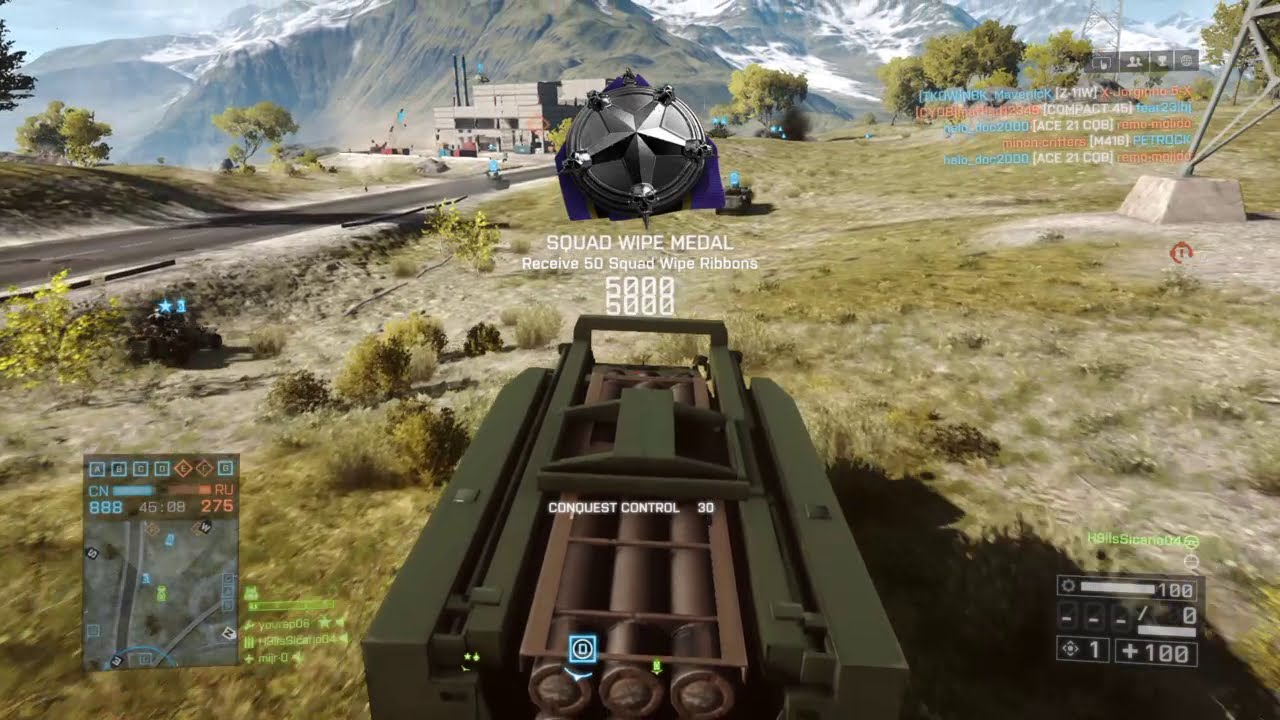1280x720 pixels.
Task: Select the vehicle seat passenger H9llsSicario04
Action: coord(1140,540)
